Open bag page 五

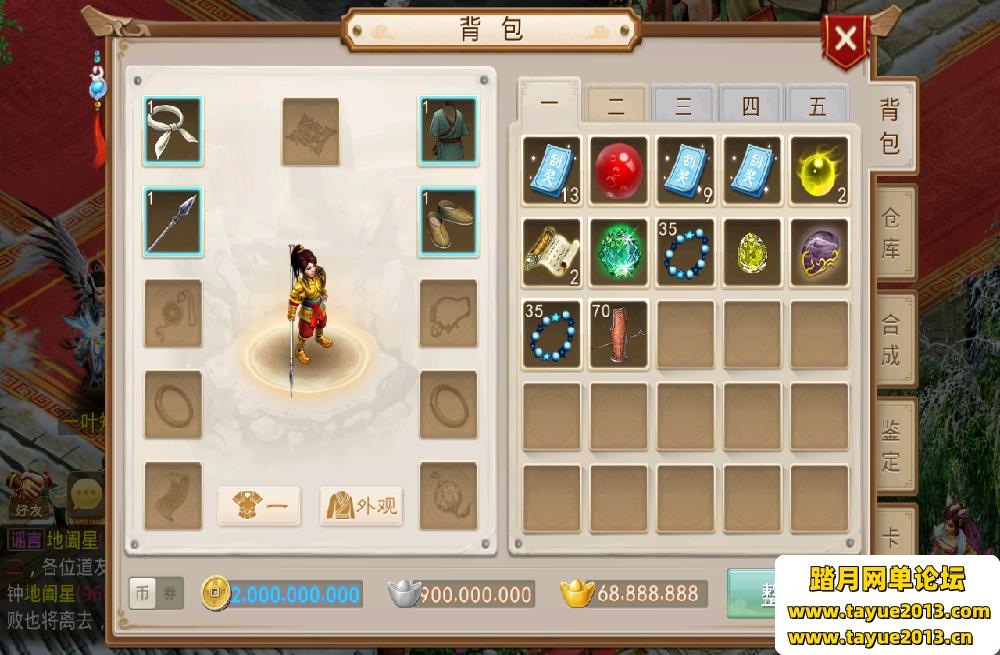pos(817,105)
